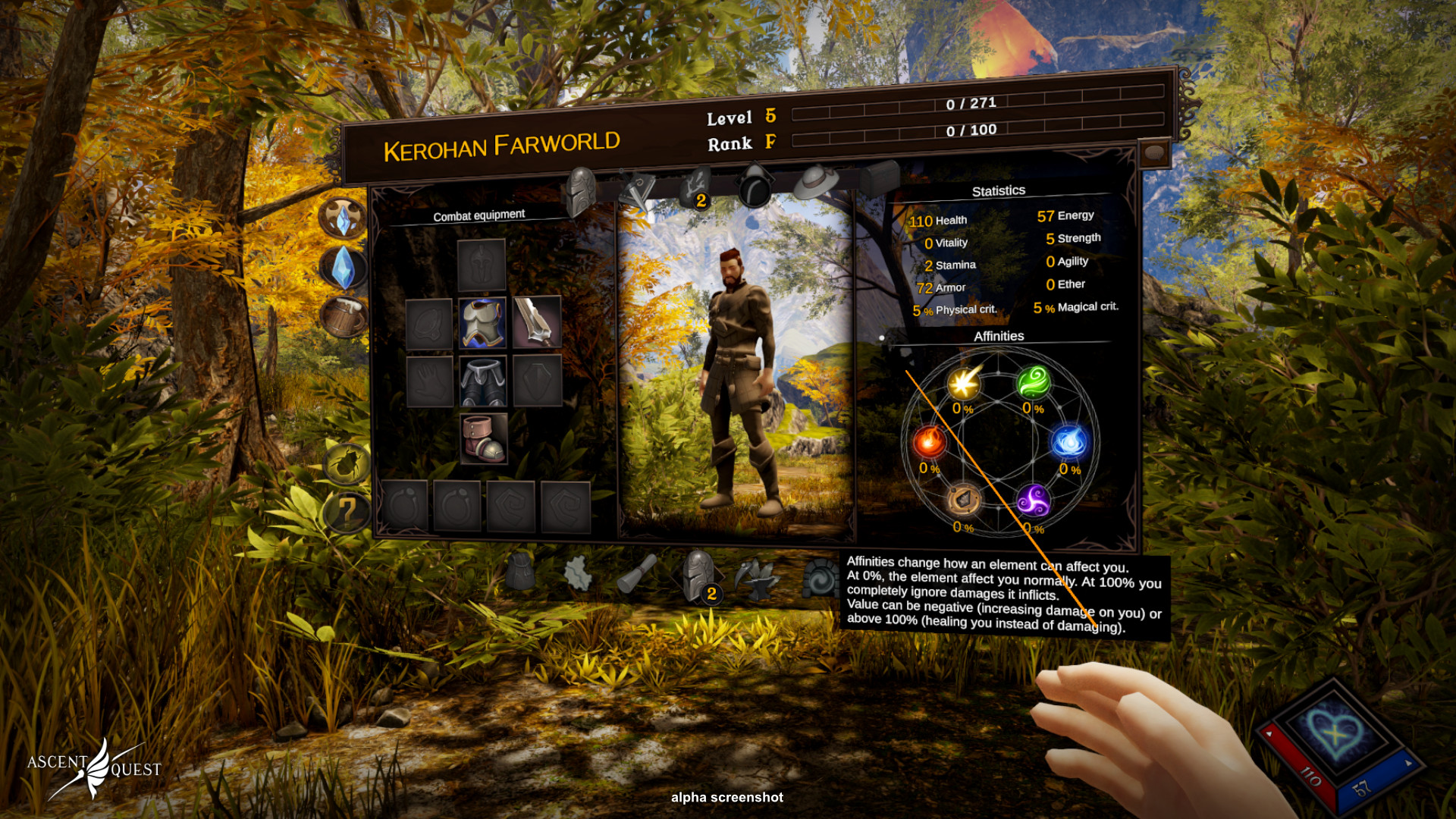Switch to the hooded cloak tab
The width and height of the screenshot is (1456, 819).
(755, 186)
